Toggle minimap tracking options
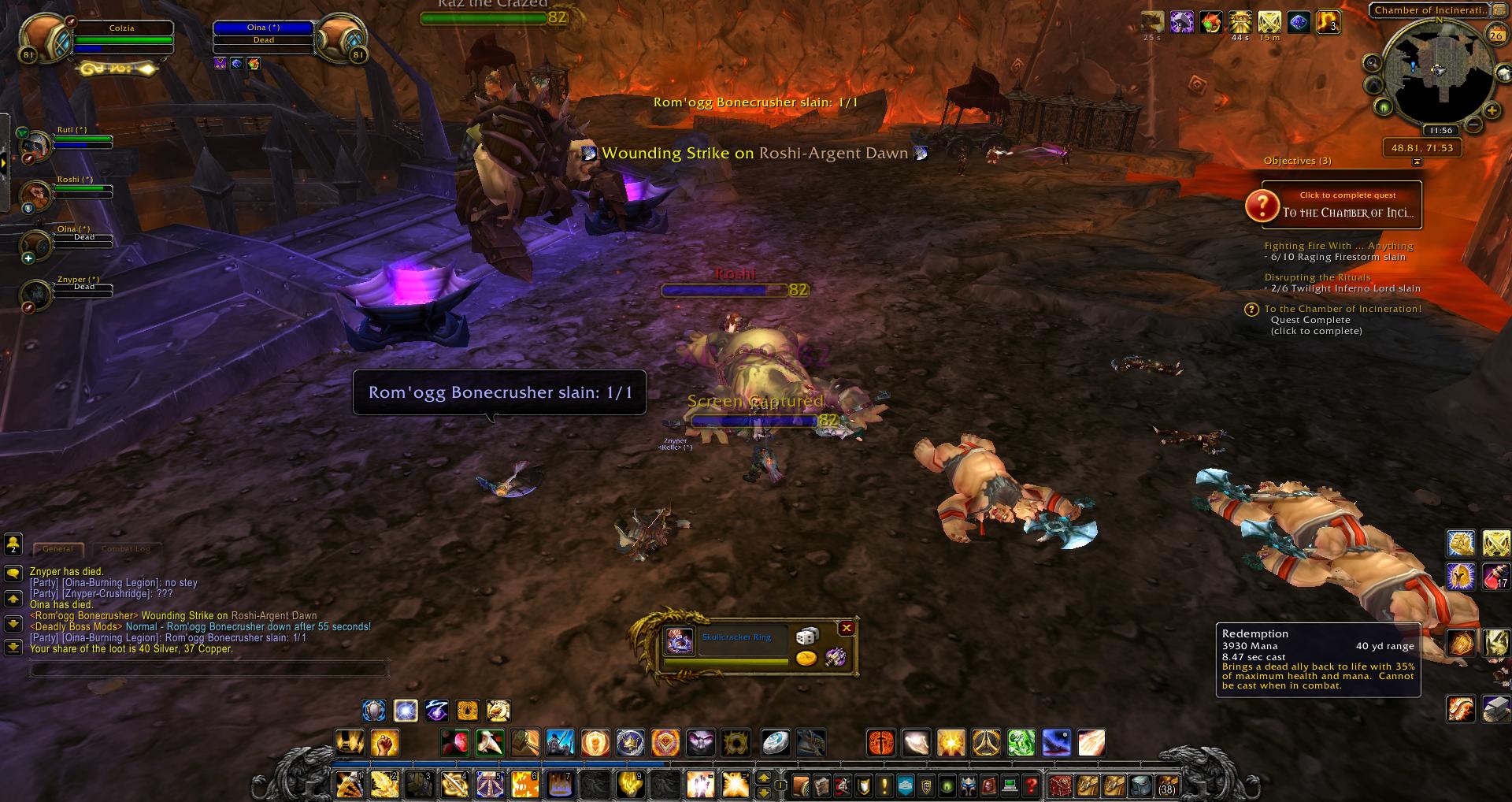This screenshot has width=1512, height=802. click(x=1372, y=61)
